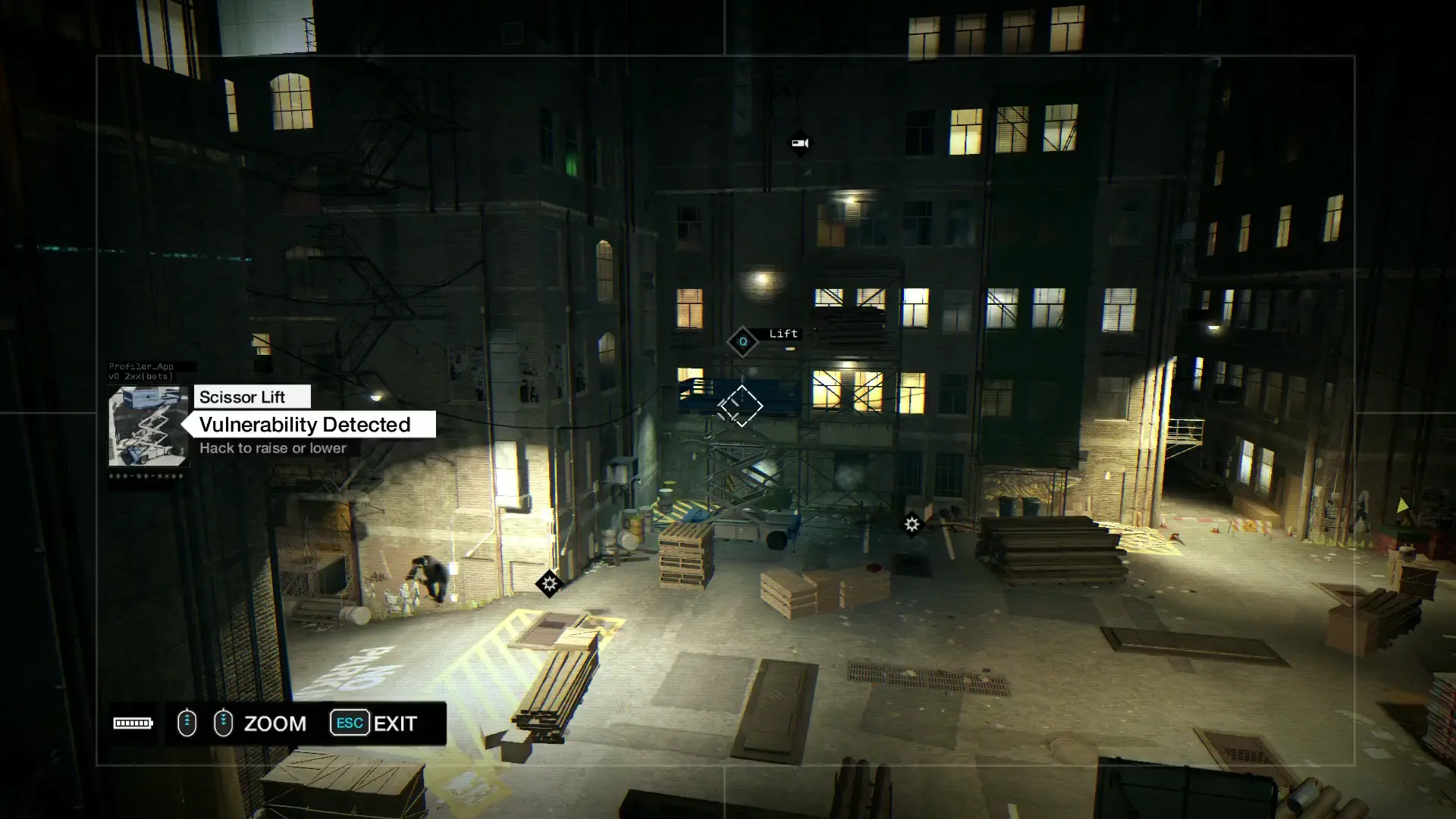Screen dimensions: 1456x819
Task: Select the security camera hack icon
Action: pos(799,143)
